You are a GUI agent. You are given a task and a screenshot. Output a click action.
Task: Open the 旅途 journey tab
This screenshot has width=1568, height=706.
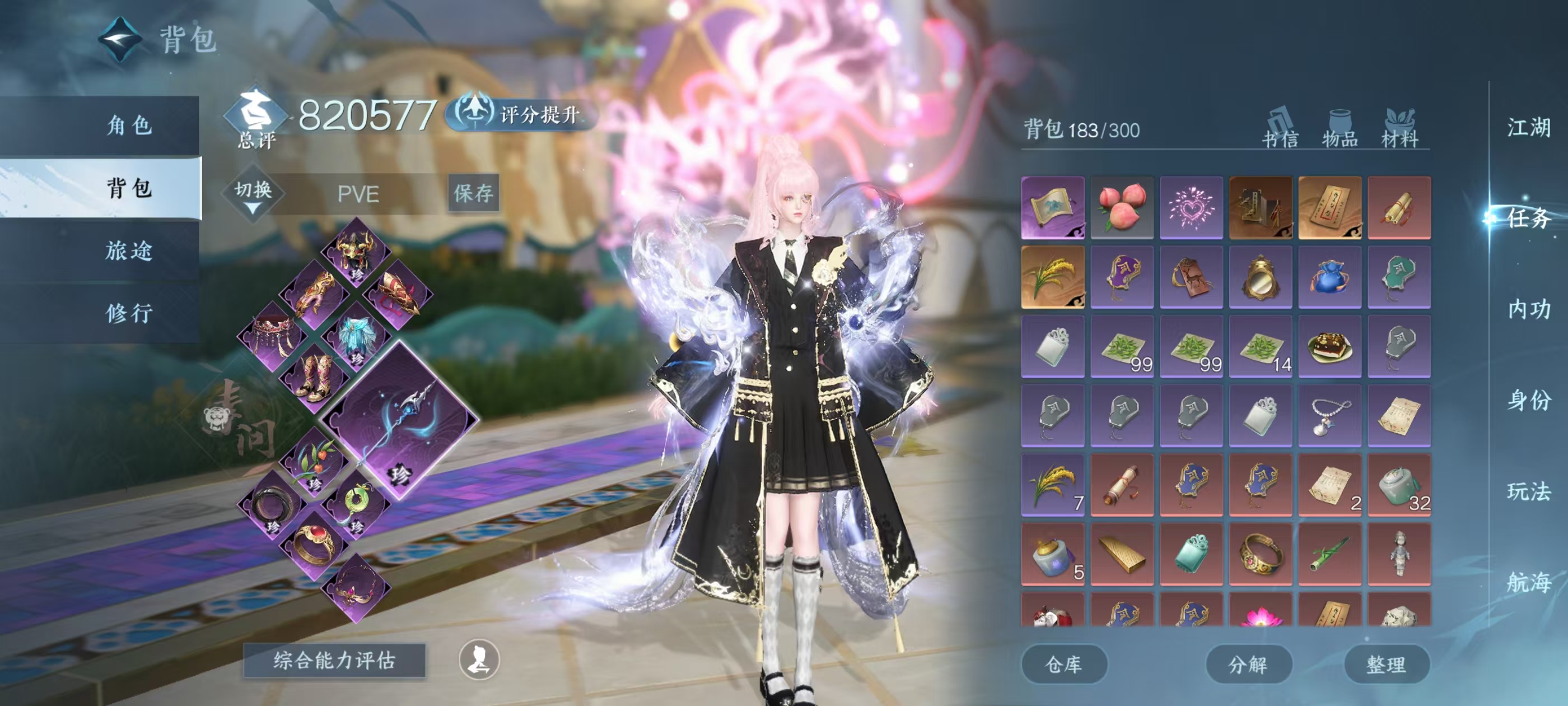click(129, 250)
